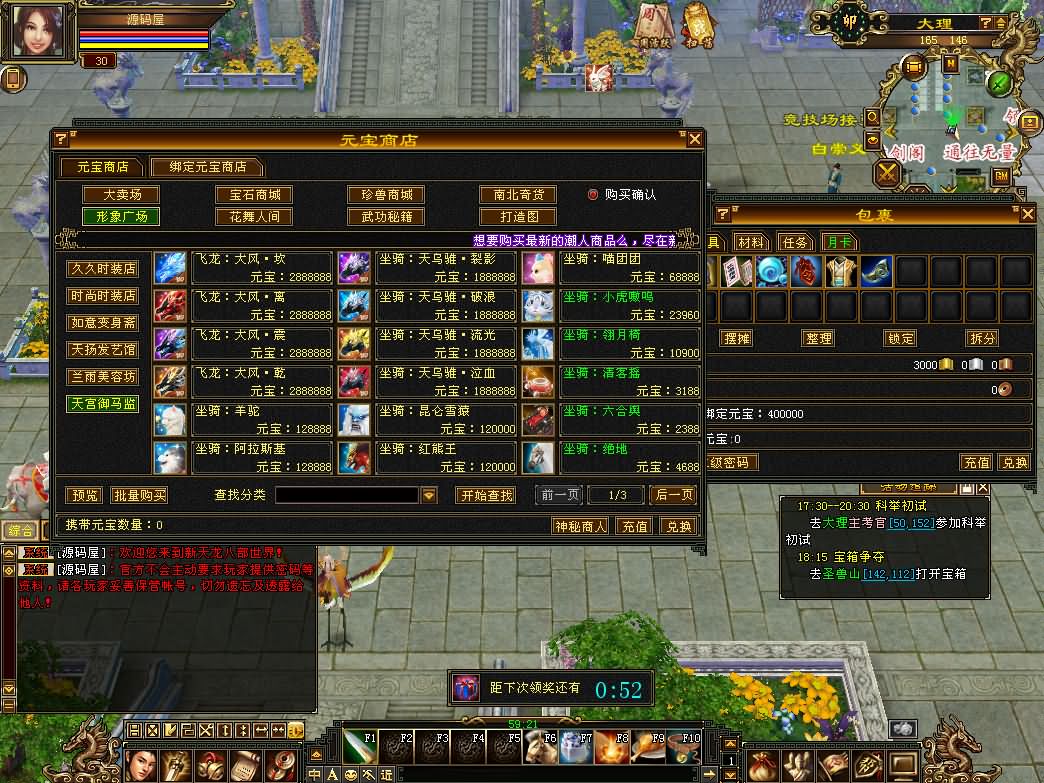Click the 预览 preview button
The image size is (1044, 783).
84,495
